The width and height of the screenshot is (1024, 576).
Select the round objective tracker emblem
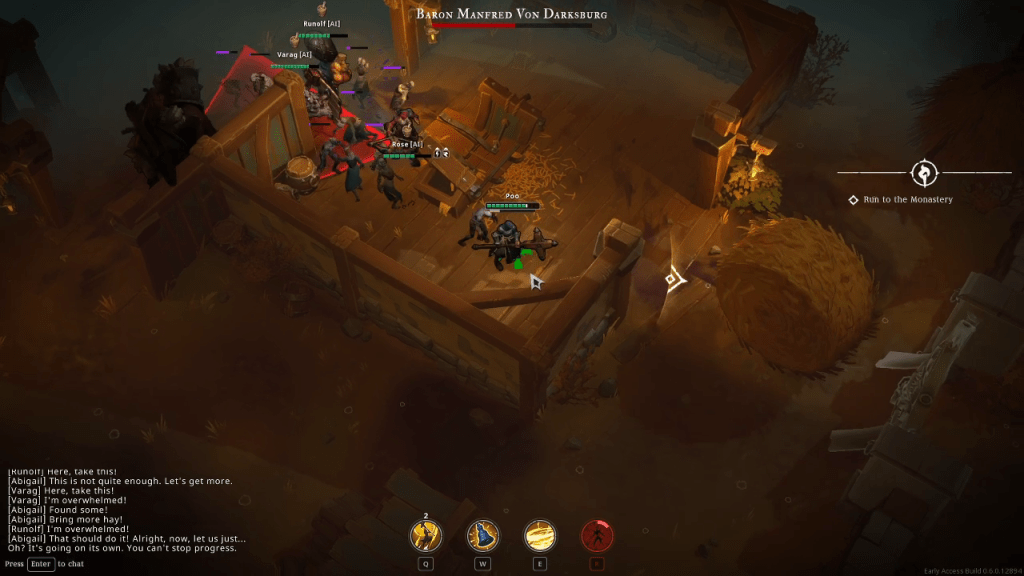[x=924, y=172]
